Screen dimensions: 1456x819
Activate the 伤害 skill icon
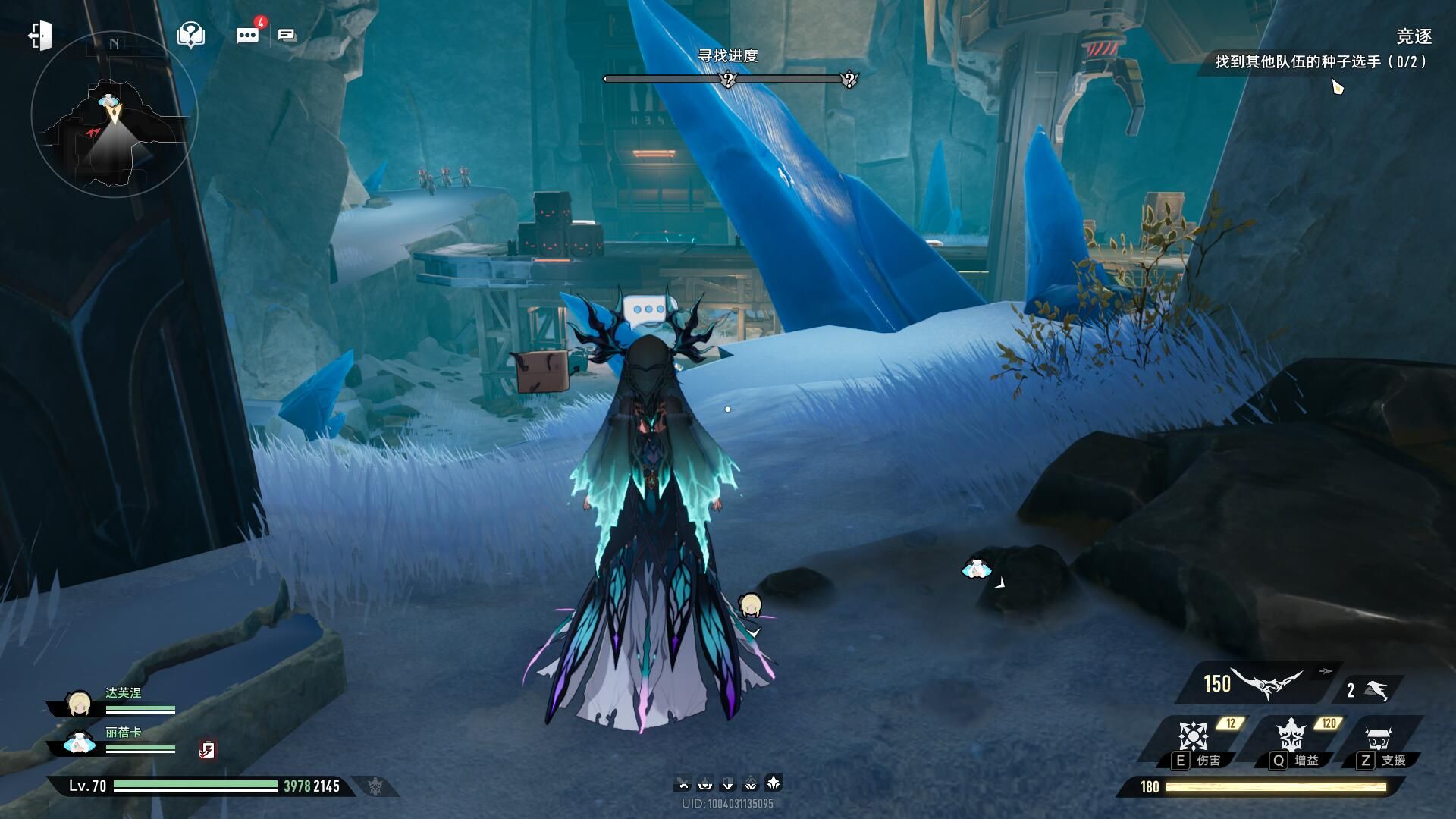coord(1193,736)
